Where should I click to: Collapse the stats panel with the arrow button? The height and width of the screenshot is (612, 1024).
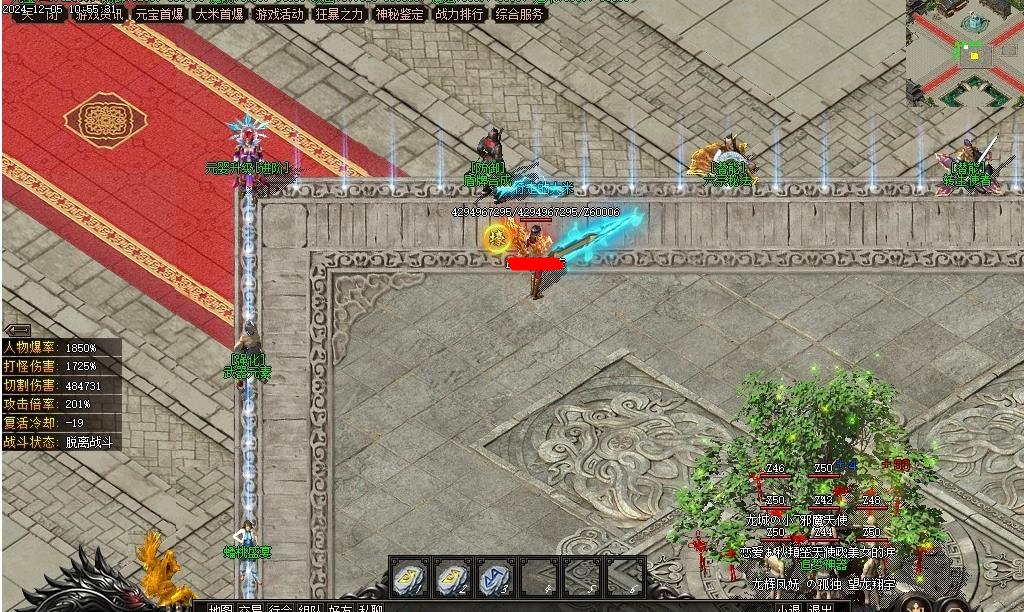click(x=17, y=330)
